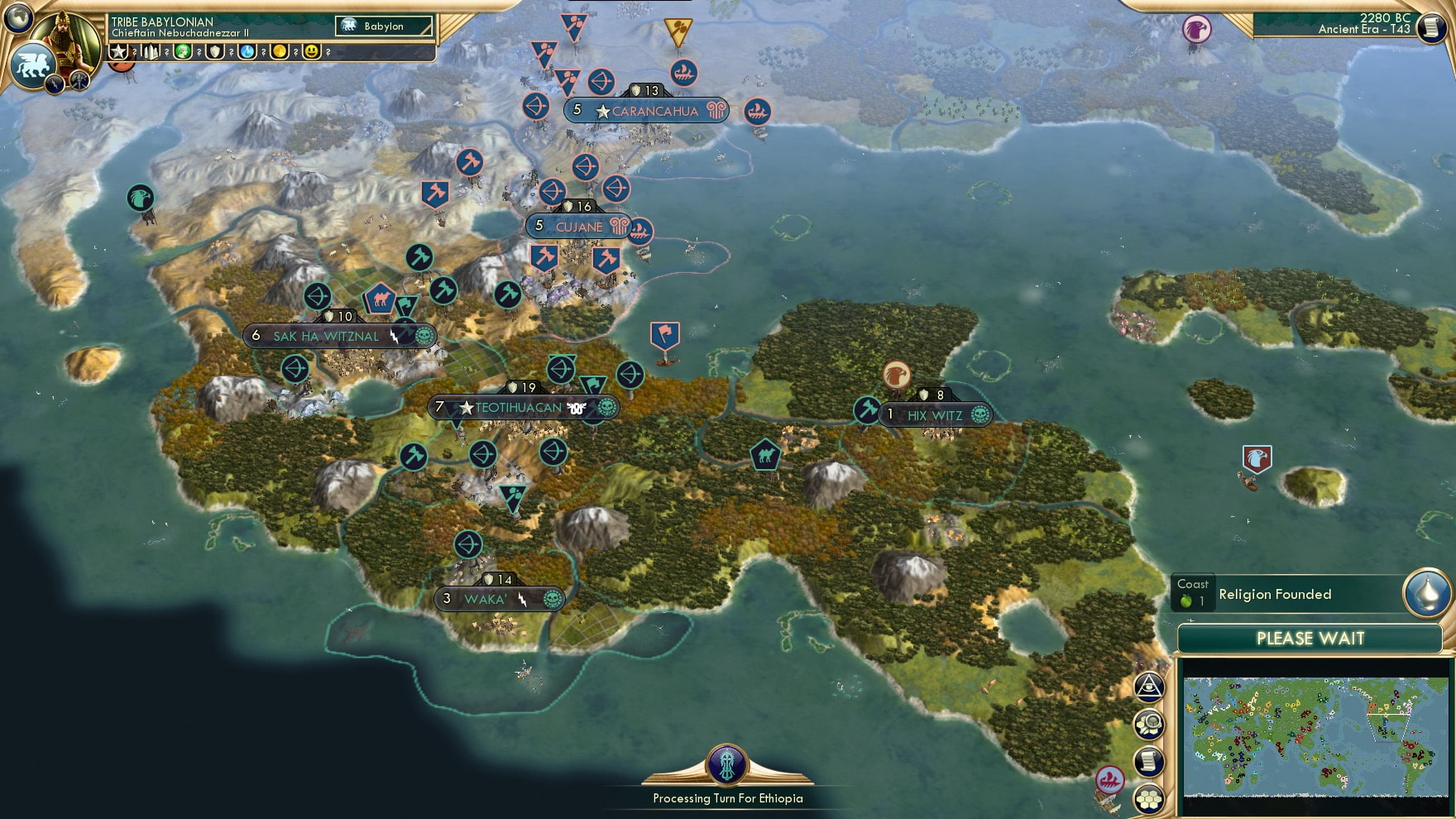The width and height of the screenshot is (1456, 819).
Task: Click the Babylonian winged lion emblem
Action: (x=33, y=65)
